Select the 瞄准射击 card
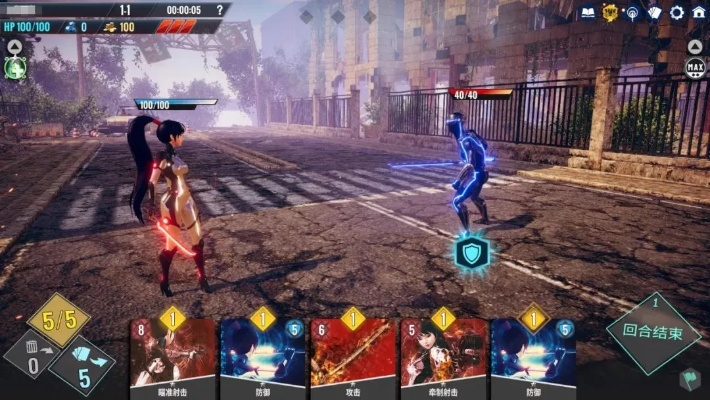This screenshot has height=400, width=710. 173,355
